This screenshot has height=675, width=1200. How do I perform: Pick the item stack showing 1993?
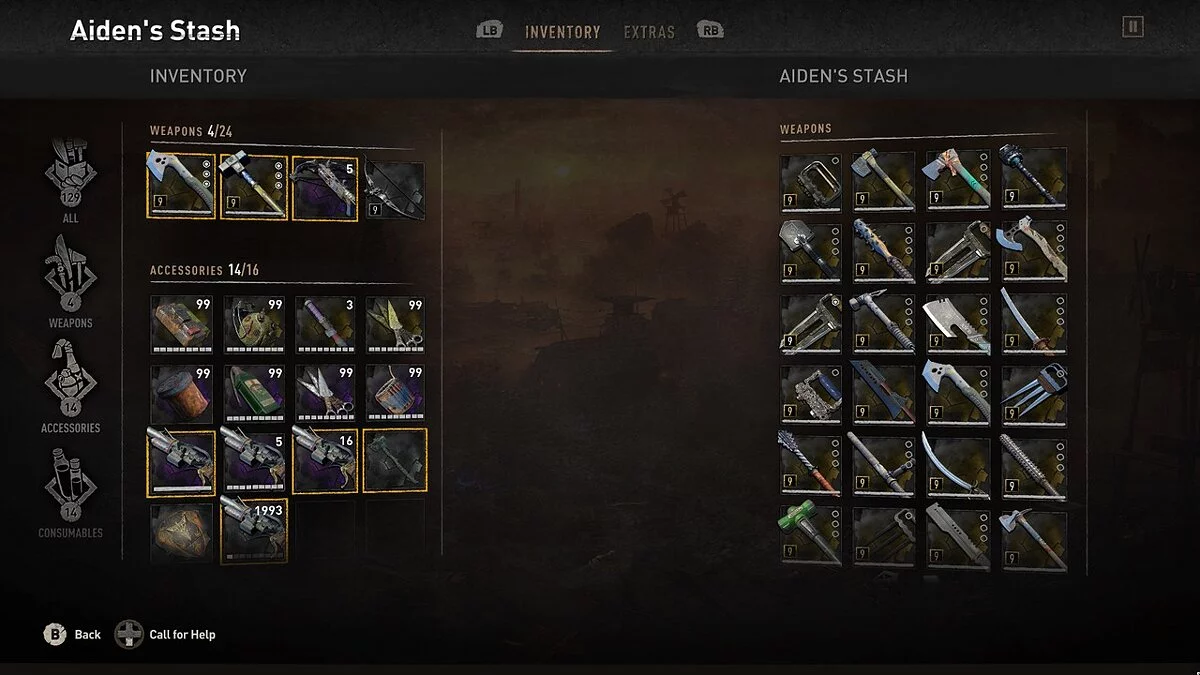click(253, 530)
